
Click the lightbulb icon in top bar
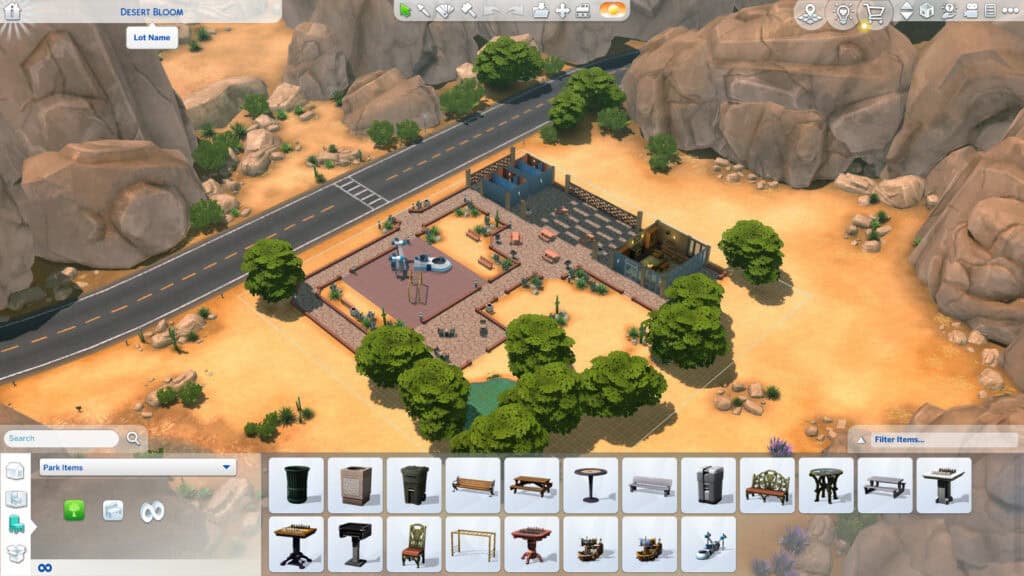click(842, 14)
